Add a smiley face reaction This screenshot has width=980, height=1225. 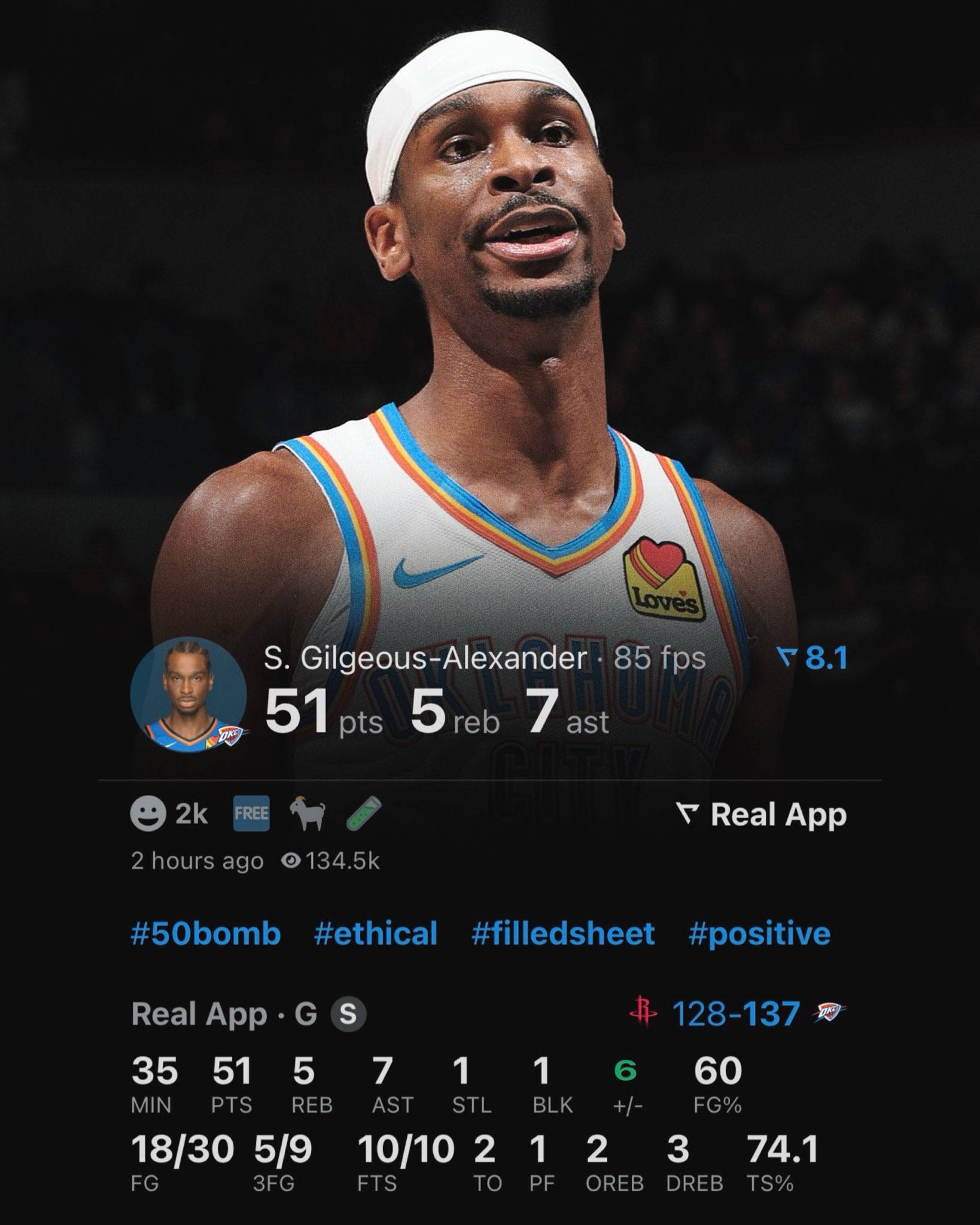click(x=148, y=815)
